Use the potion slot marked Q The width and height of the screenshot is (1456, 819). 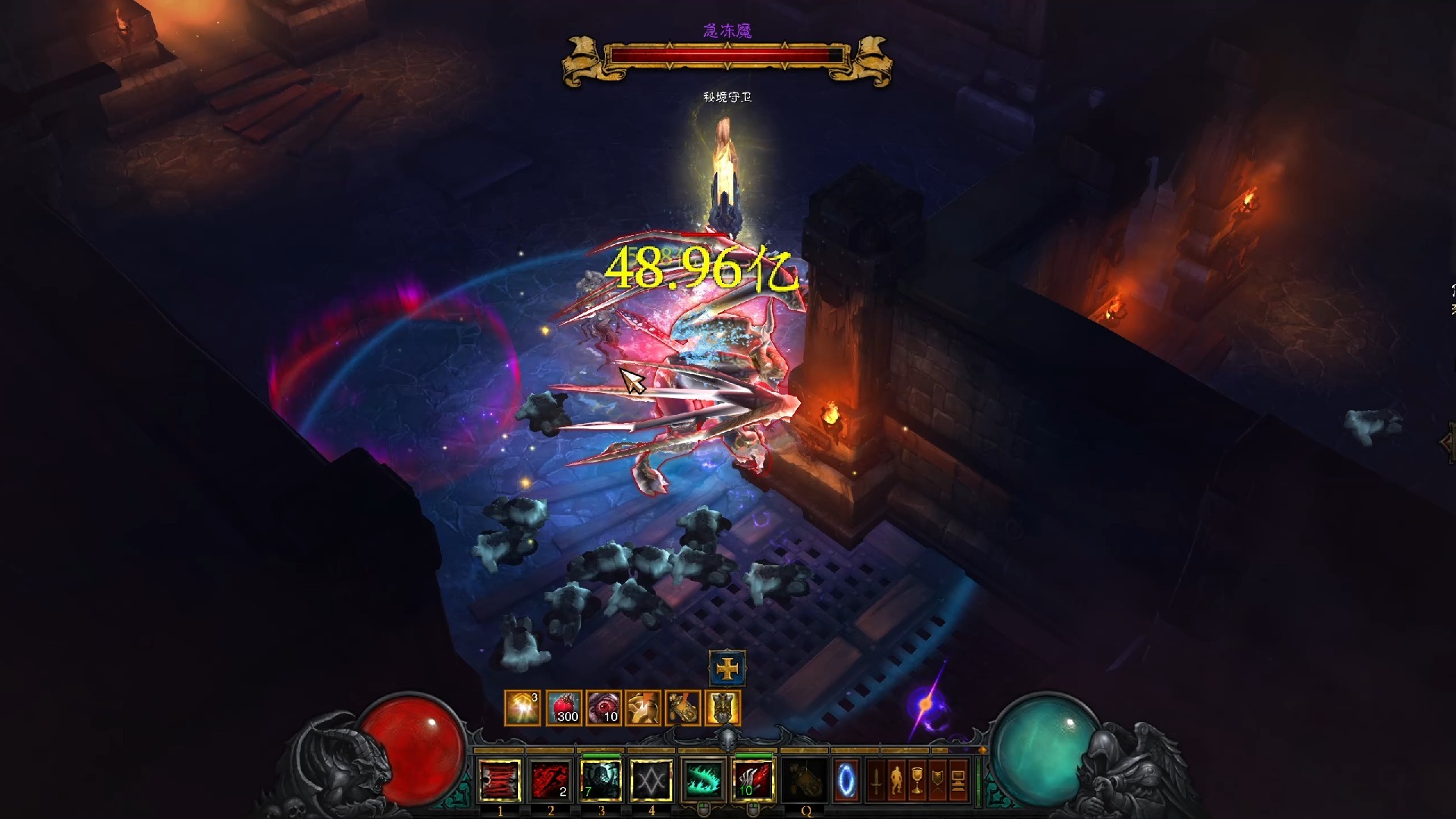805,780
